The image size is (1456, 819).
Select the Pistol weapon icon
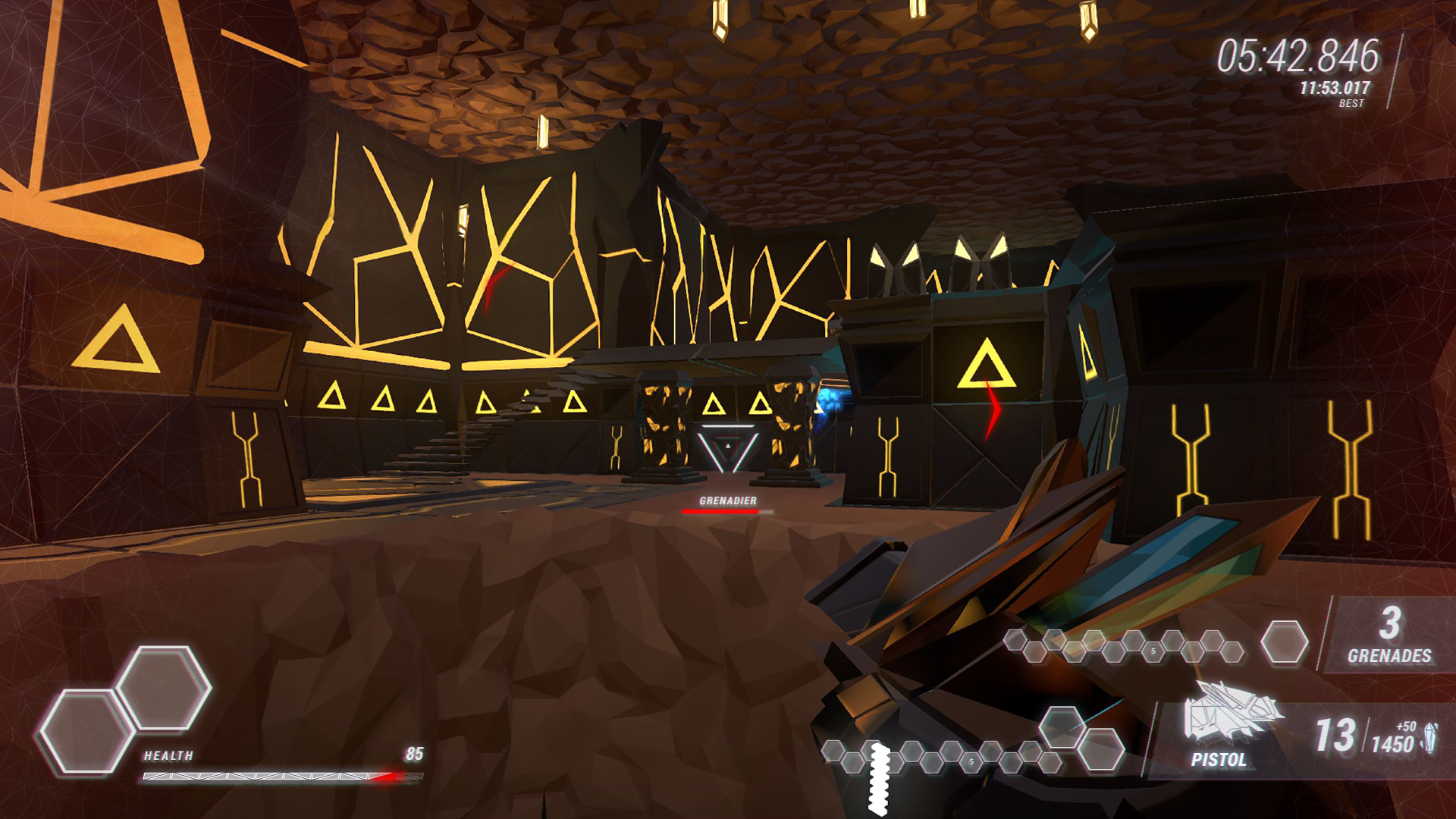pyautogui.click(x=1230, y=712)
